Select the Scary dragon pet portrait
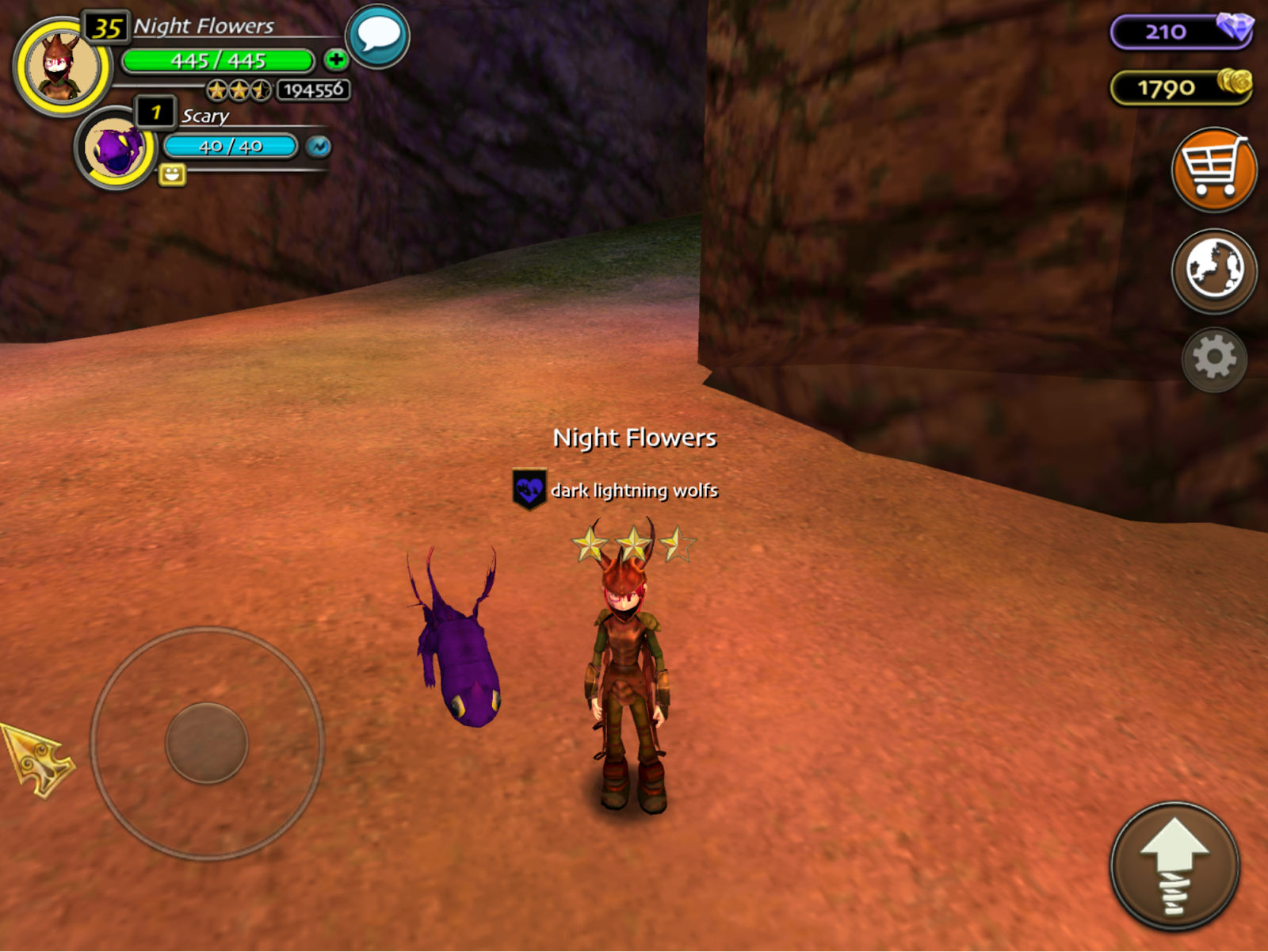Image resolution: width=1268 pixels, height=952 pixels. 116,148
